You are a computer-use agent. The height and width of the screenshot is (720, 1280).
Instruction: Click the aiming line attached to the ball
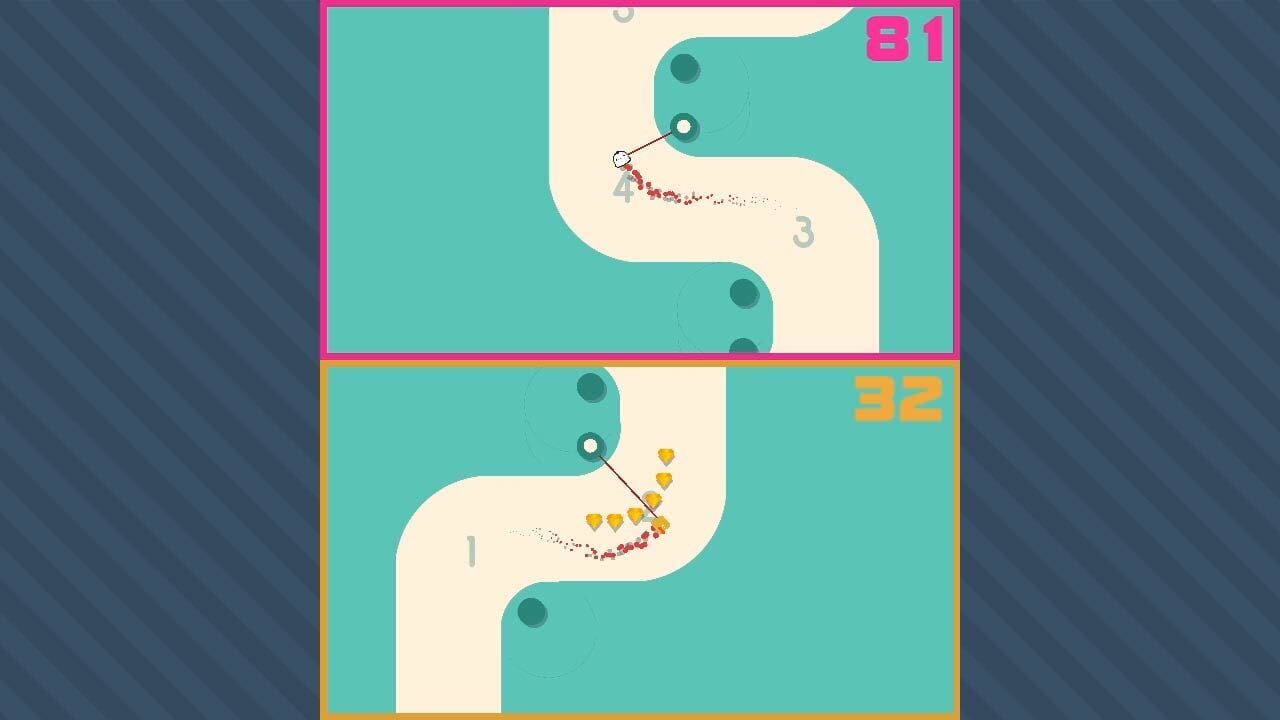[650, 145]
